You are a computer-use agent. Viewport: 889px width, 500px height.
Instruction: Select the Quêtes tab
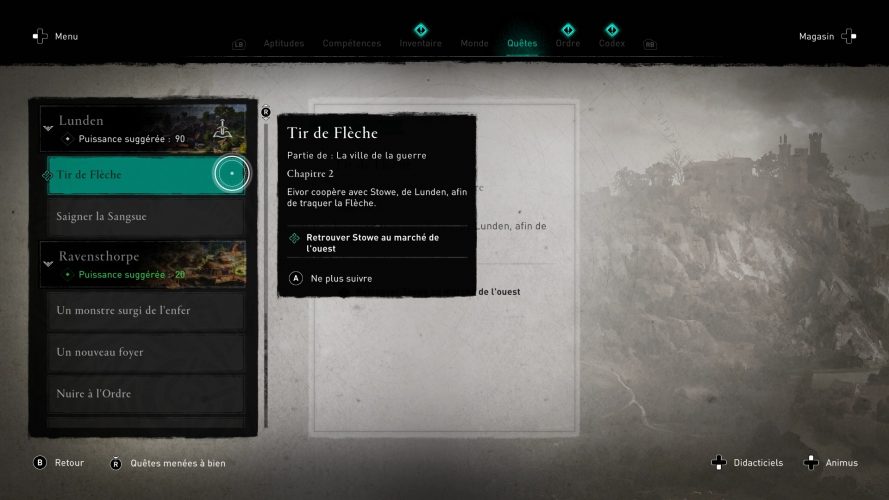click(522, 43)
